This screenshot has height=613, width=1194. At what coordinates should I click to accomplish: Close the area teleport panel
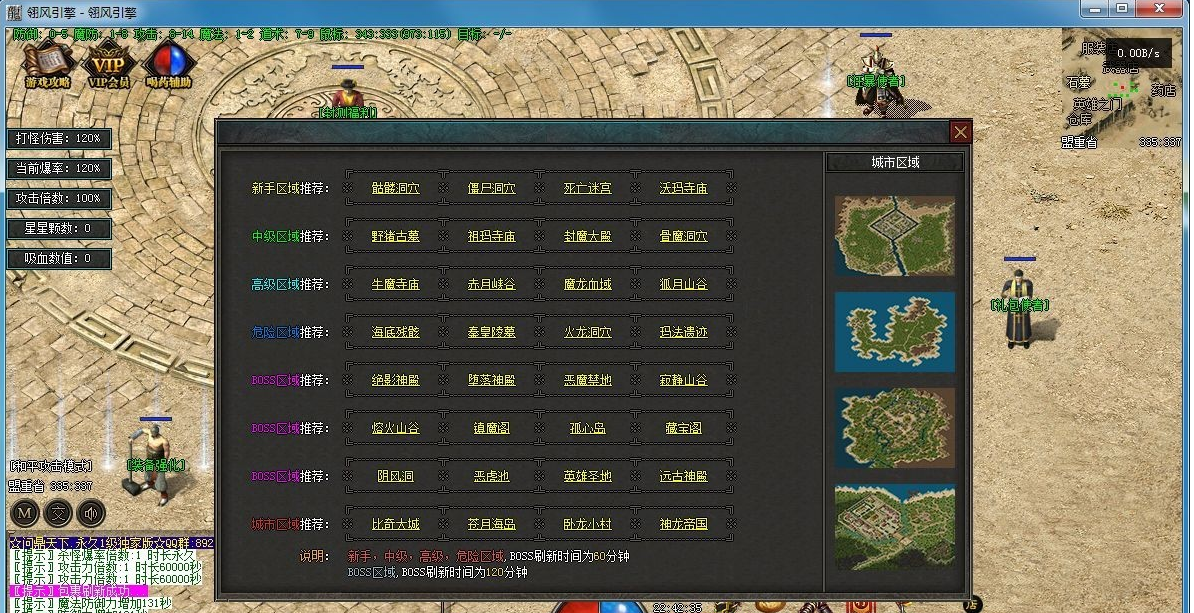[x=960, y=132]
